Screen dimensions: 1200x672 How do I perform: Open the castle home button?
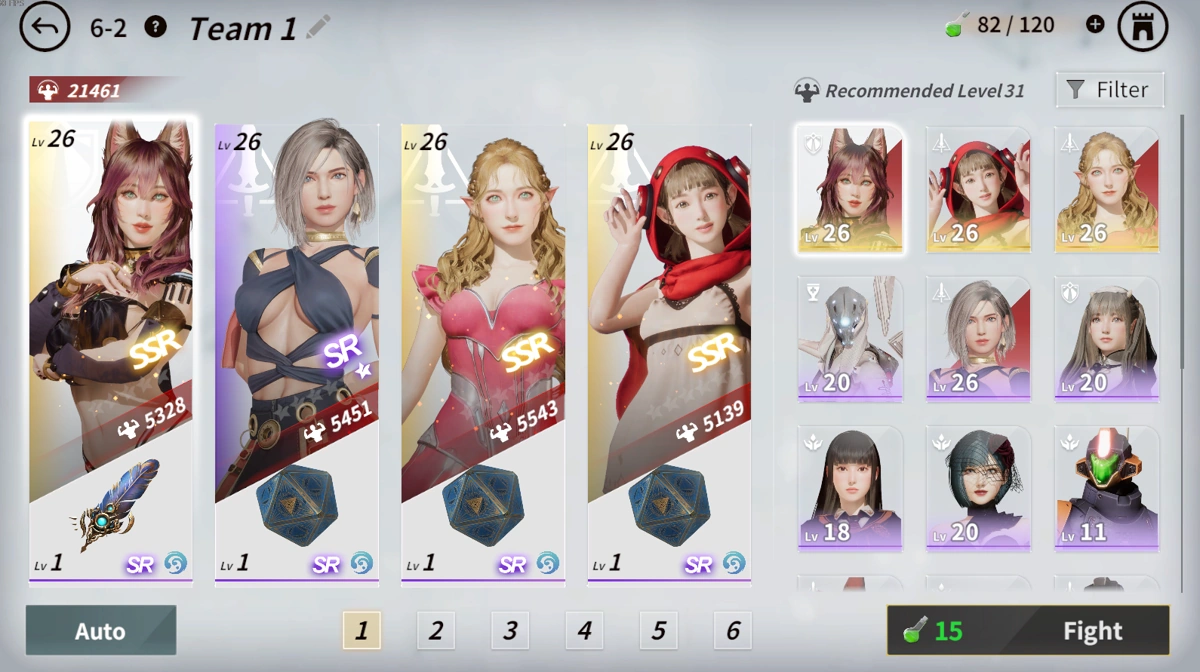(1143, 27)
